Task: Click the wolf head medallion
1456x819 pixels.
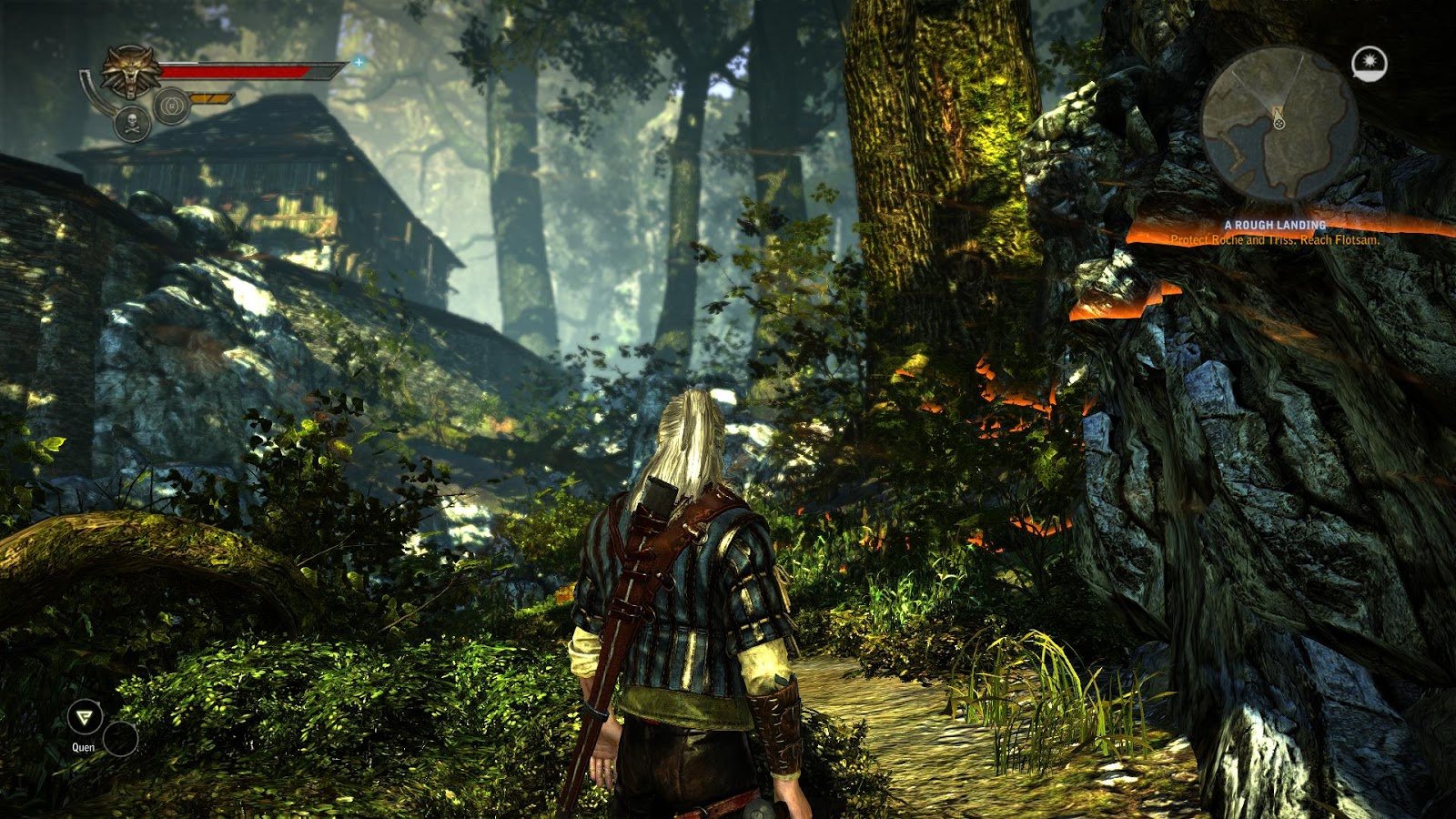Action: (131, 72)
